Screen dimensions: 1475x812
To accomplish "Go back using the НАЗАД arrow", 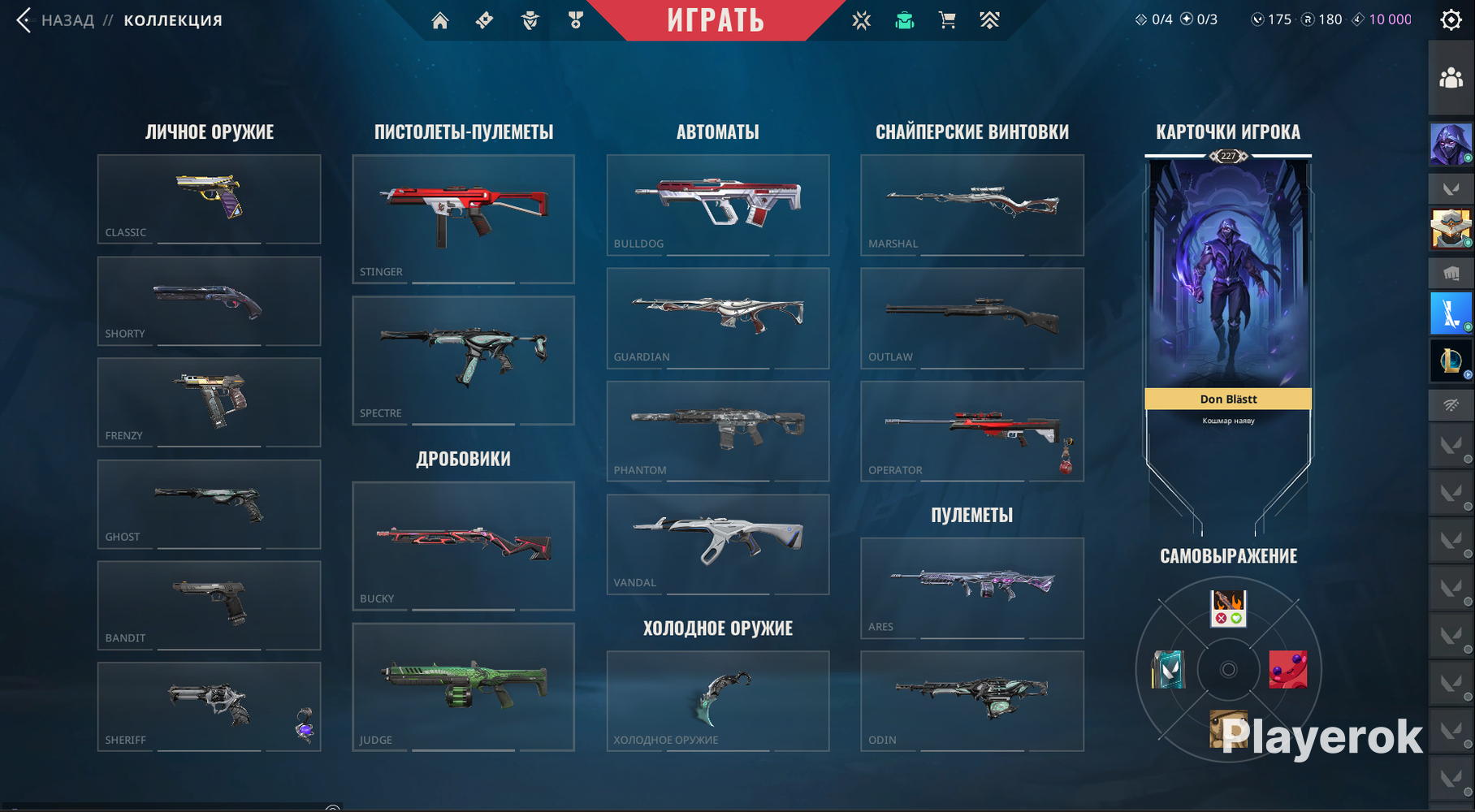I will point(24,20).
